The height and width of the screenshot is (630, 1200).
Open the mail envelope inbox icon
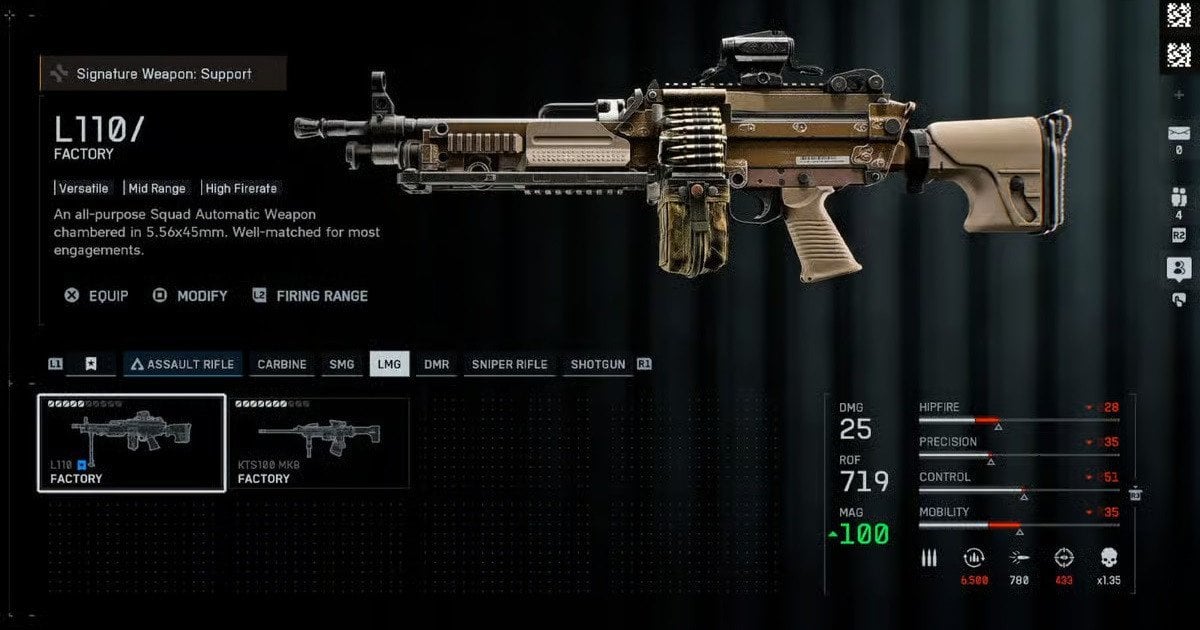1178,133
